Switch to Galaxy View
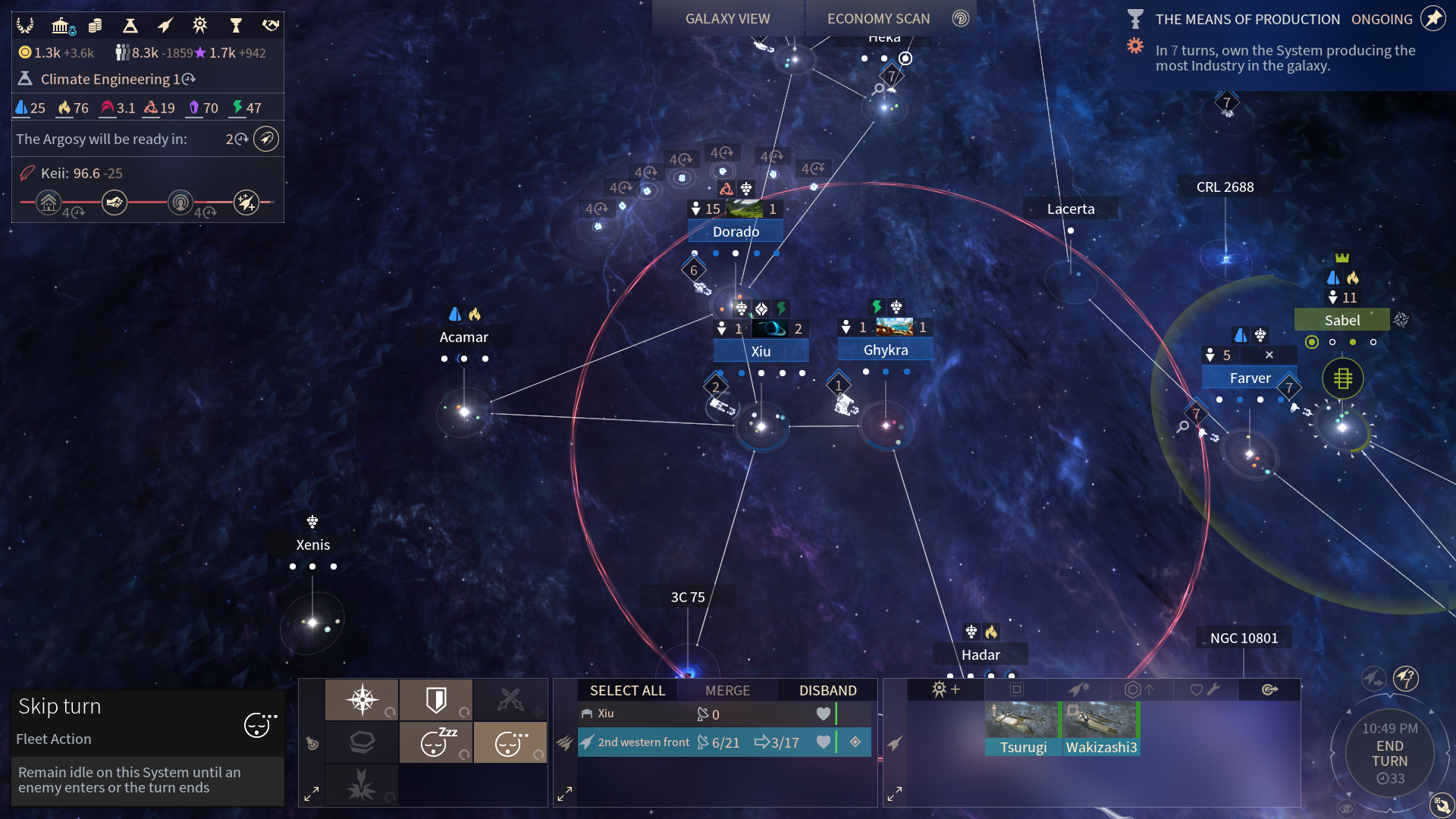This screenshot has height=819, width=1456. [x=726, y=19]
